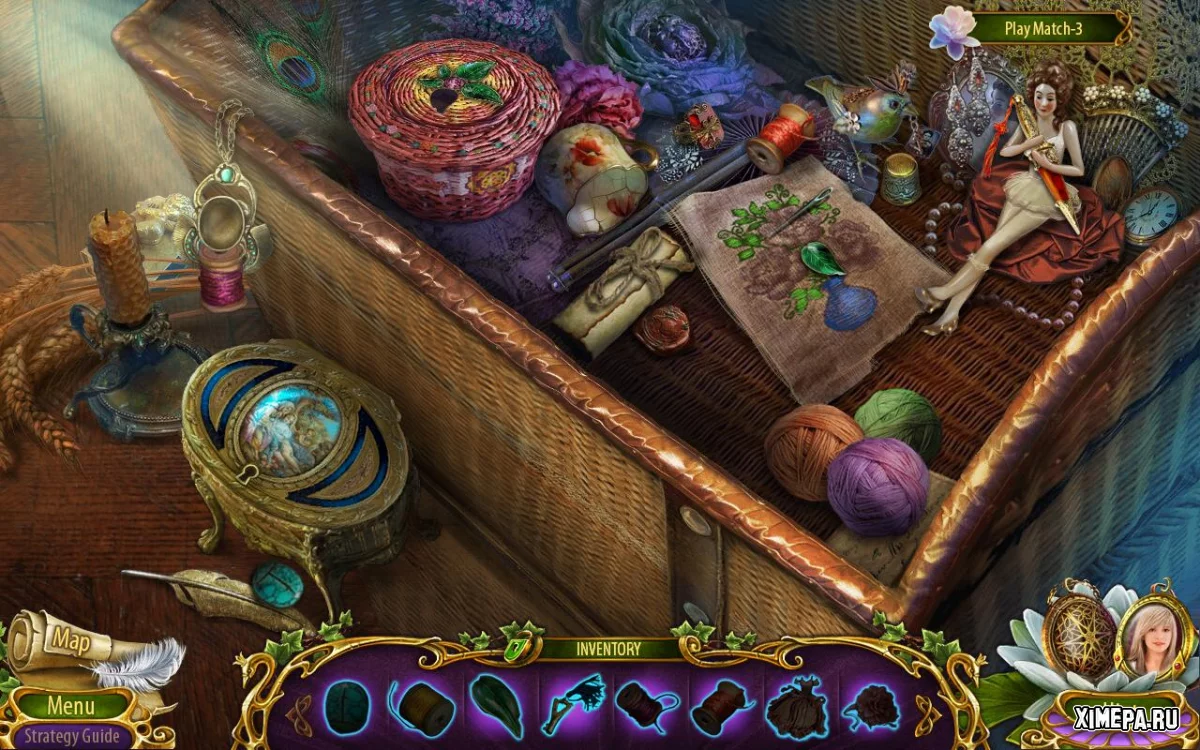Viewport: 1200px width, 750px height.
Task: Toggle the green inventory lock
Action: pos(517,647)
